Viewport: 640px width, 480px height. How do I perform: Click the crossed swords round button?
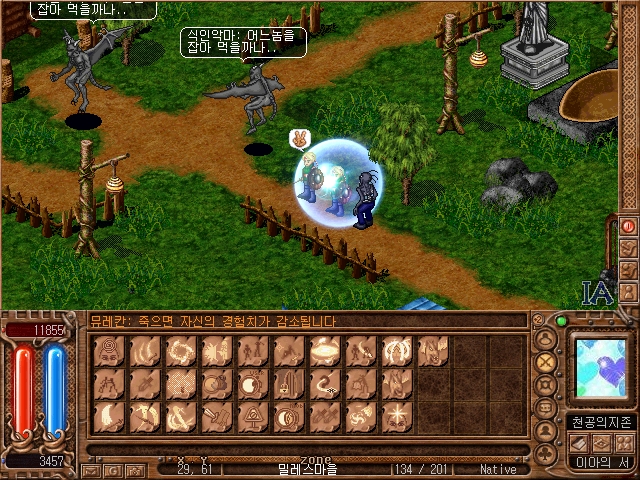coord(546,362)
